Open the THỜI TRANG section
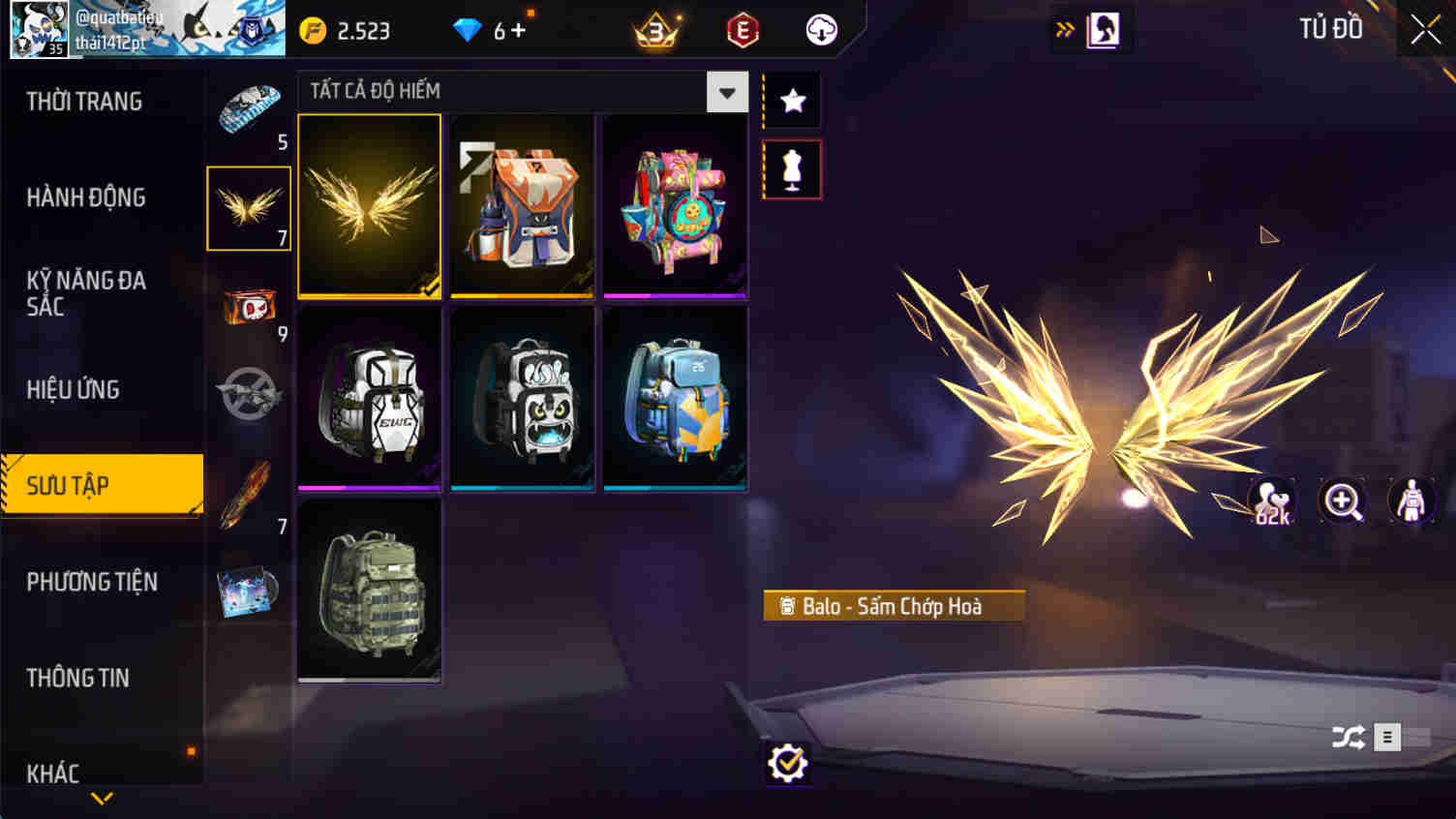This screenshot has width=1456, height=819. [x=85, y=101]
